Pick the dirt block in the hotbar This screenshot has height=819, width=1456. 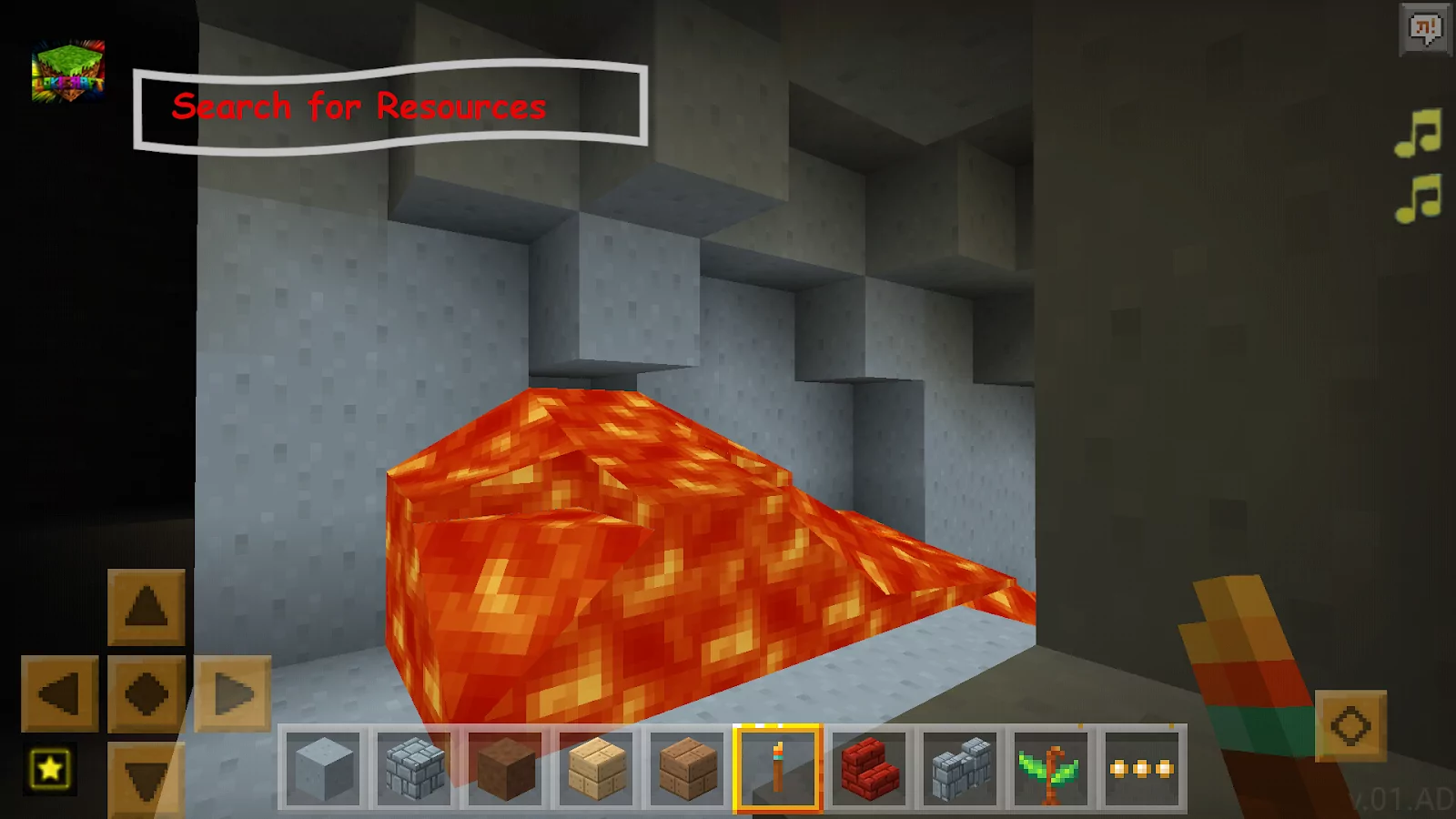(x=503, y=769)
